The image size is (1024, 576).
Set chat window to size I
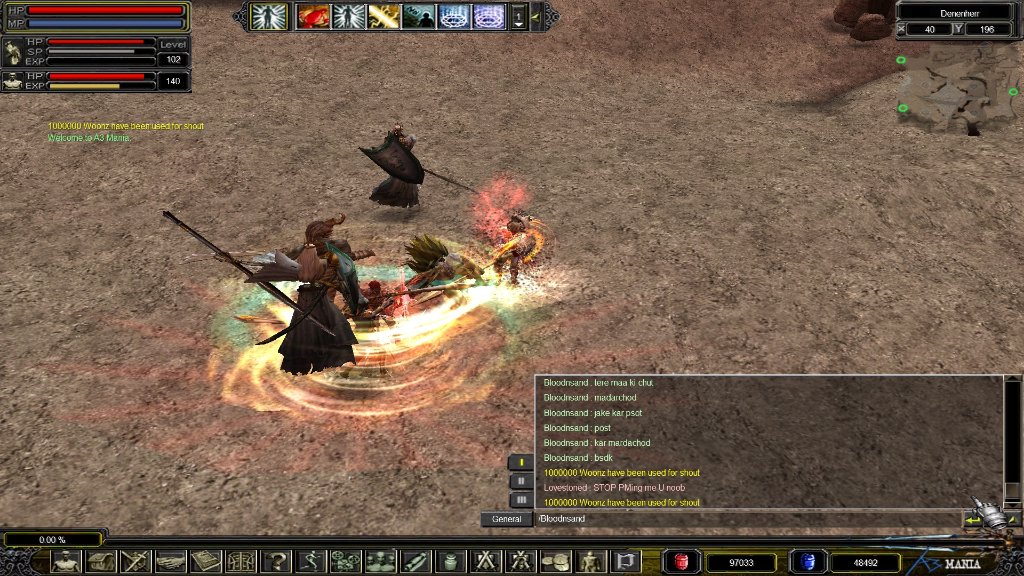521,462
